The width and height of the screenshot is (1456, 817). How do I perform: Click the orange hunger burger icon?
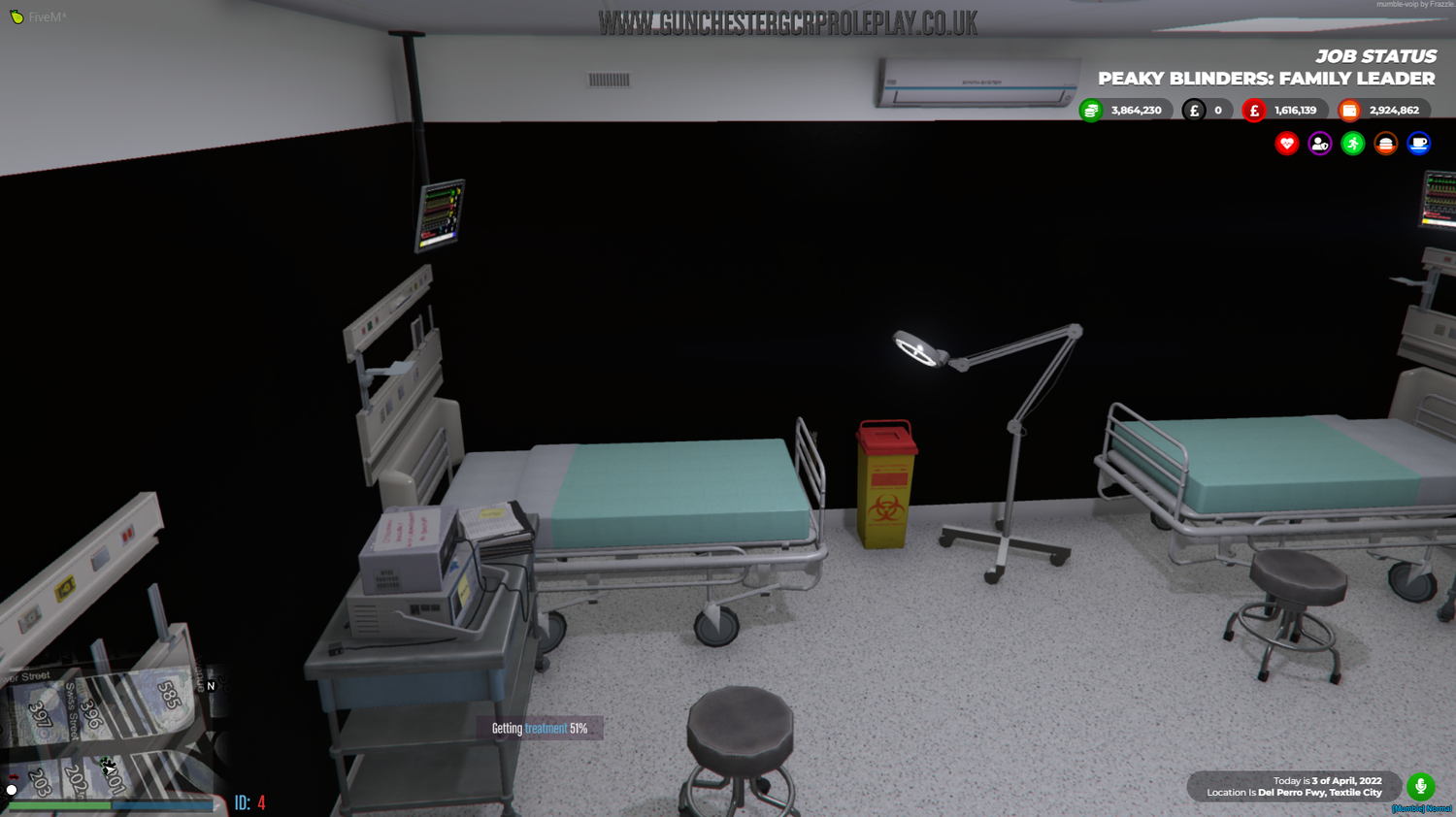coord(1385,144)
